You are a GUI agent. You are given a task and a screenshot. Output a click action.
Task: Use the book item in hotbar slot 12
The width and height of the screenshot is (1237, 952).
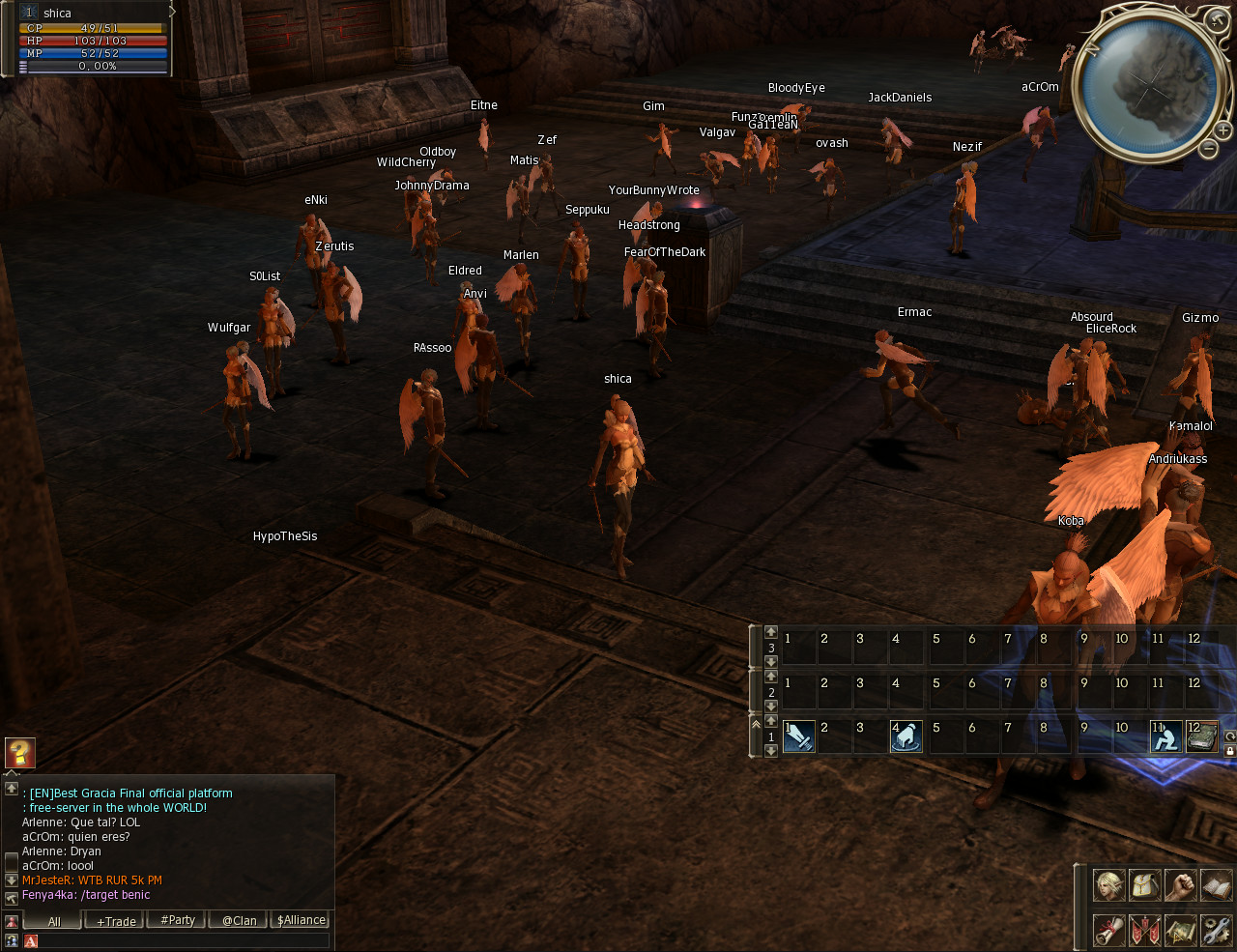click(1201, 736)
